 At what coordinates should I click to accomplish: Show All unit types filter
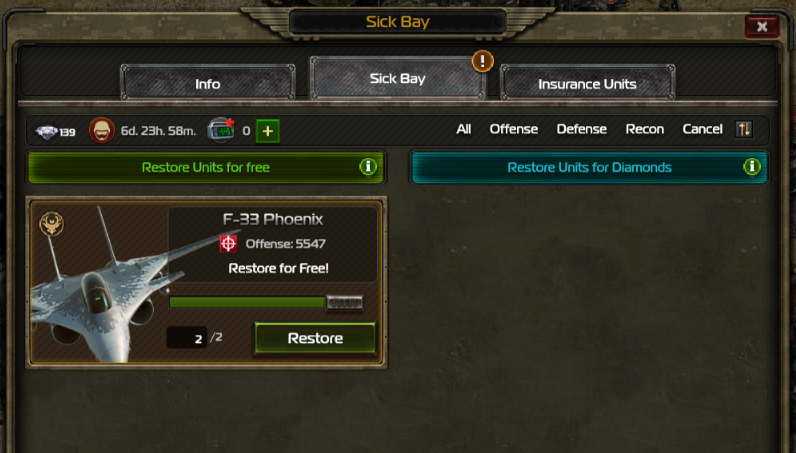463,129
